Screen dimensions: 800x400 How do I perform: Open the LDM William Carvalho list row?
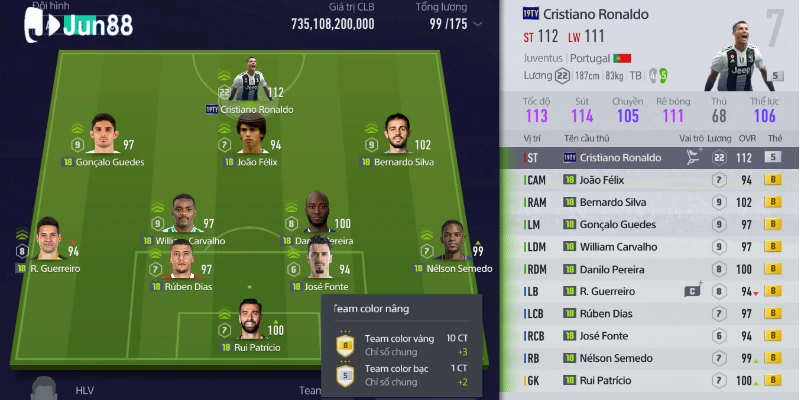(x=650, y=247)
